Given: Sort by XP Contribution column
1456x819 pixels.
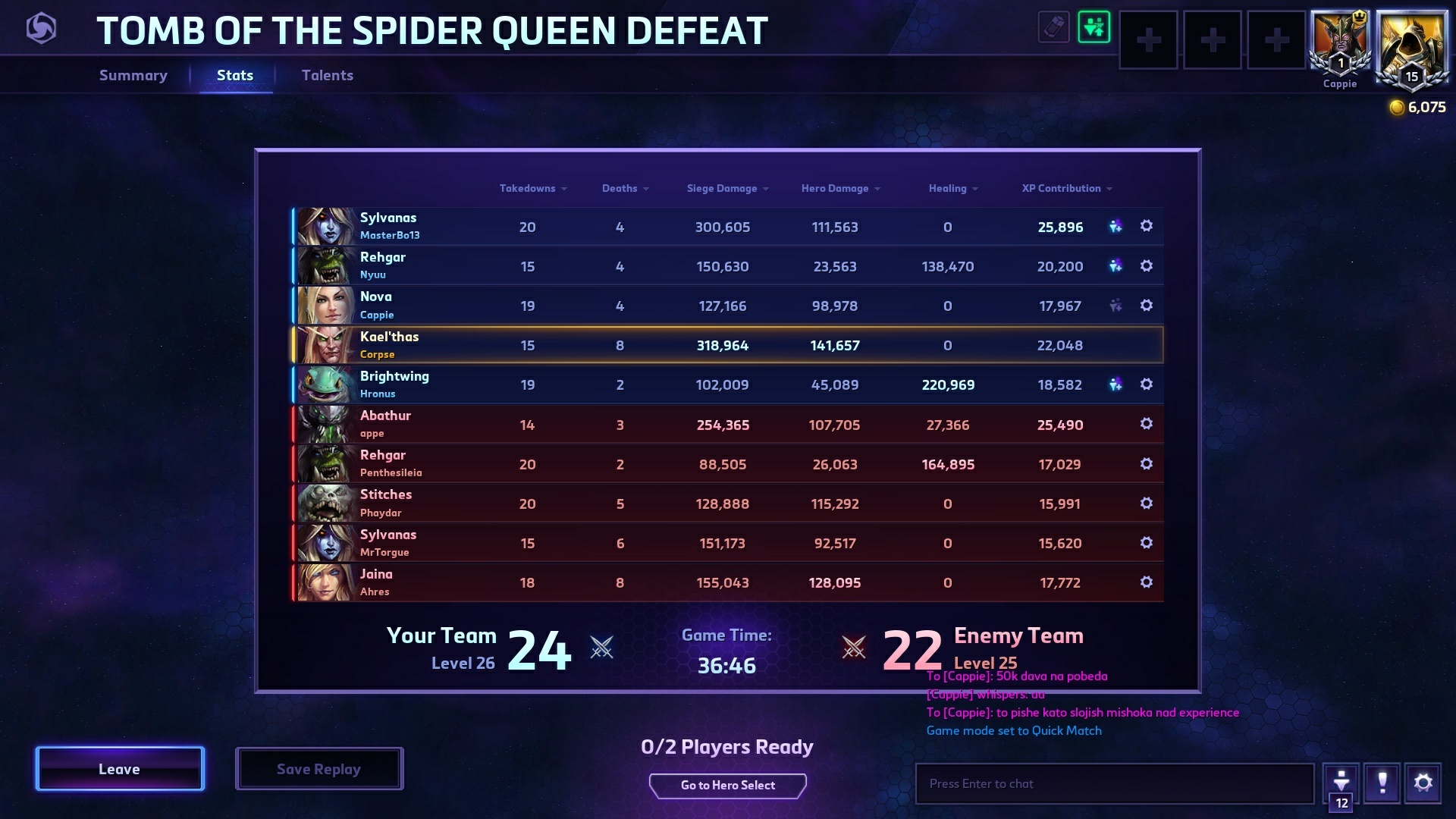Looking at the screenshot, I should coord(1065,188).
